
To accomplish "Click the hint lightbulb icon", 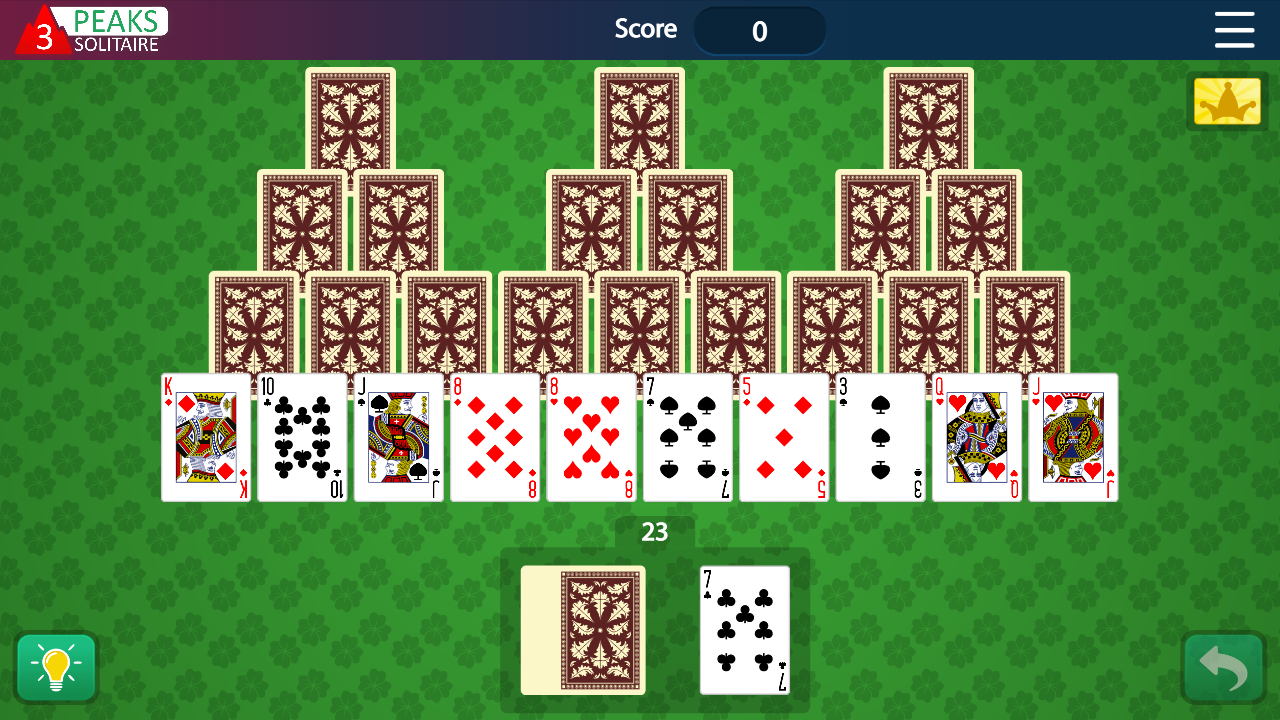I will tap(56, 667).
